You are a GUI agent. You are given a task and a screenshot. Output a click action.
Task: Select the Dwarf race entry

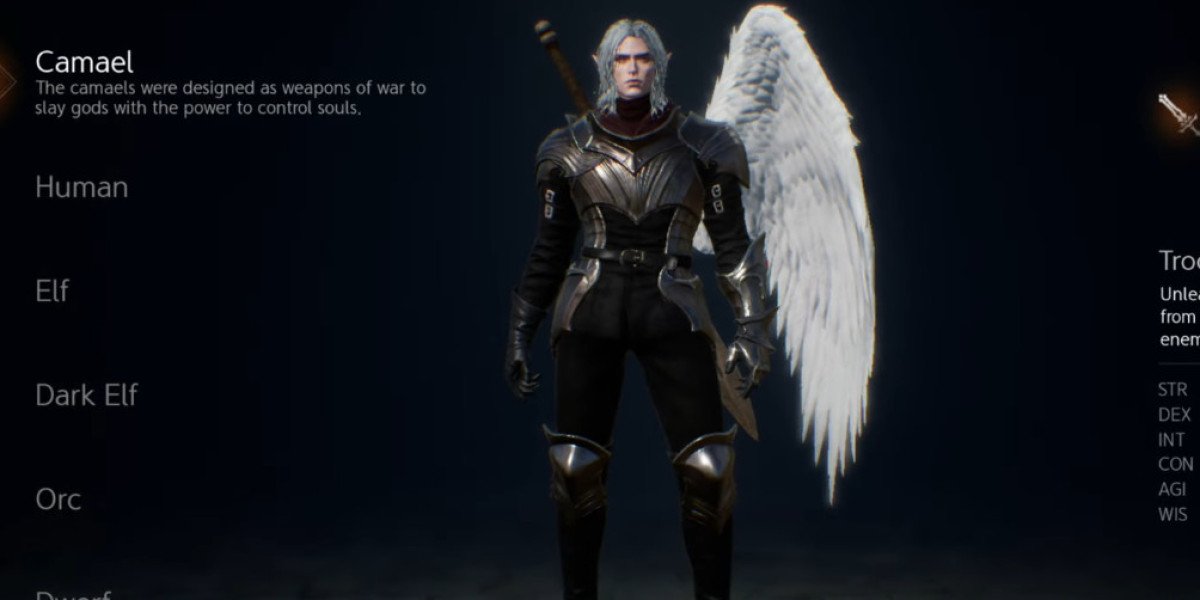coord(72,594)
